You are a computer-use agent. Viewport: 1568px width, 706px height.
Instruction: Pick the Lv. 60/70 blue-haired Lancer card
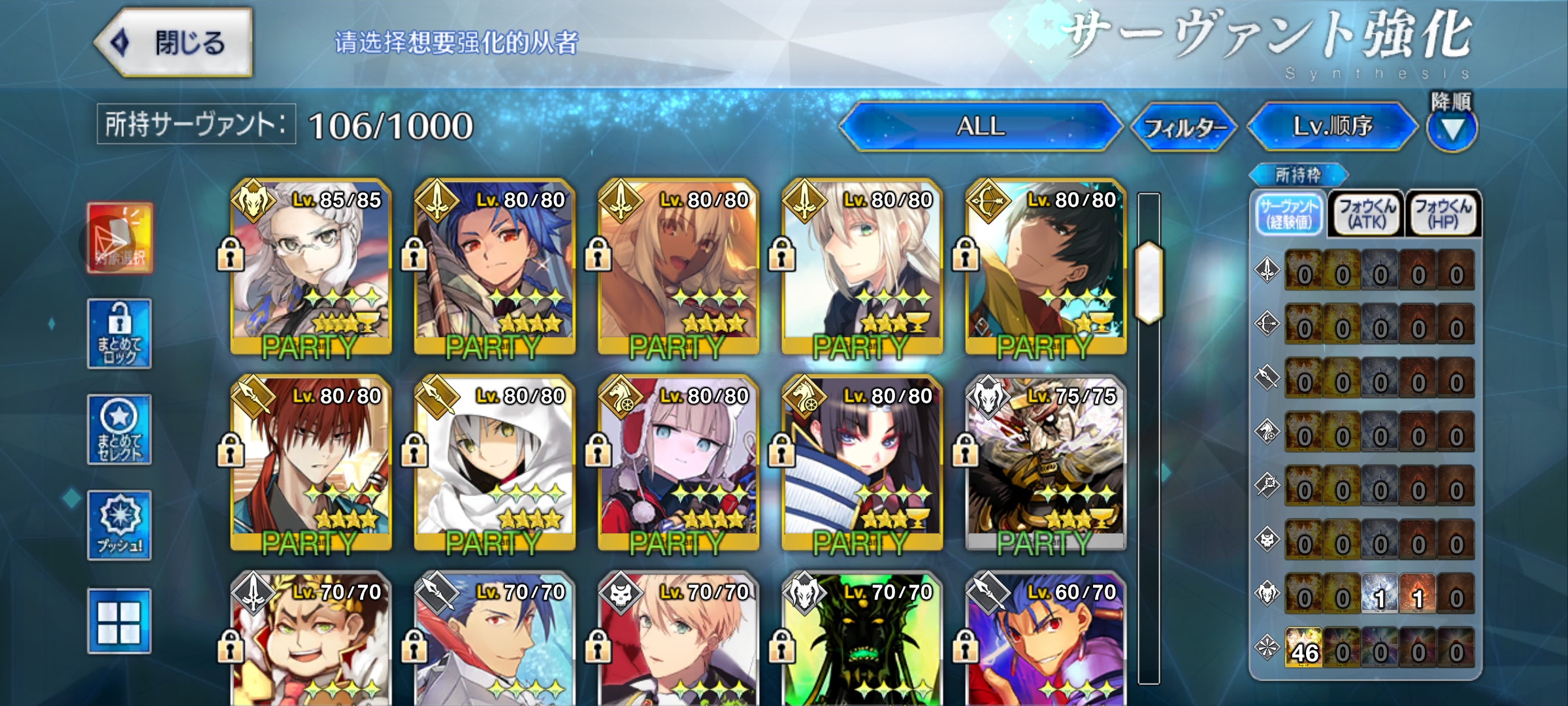[x=1045, y=641]
